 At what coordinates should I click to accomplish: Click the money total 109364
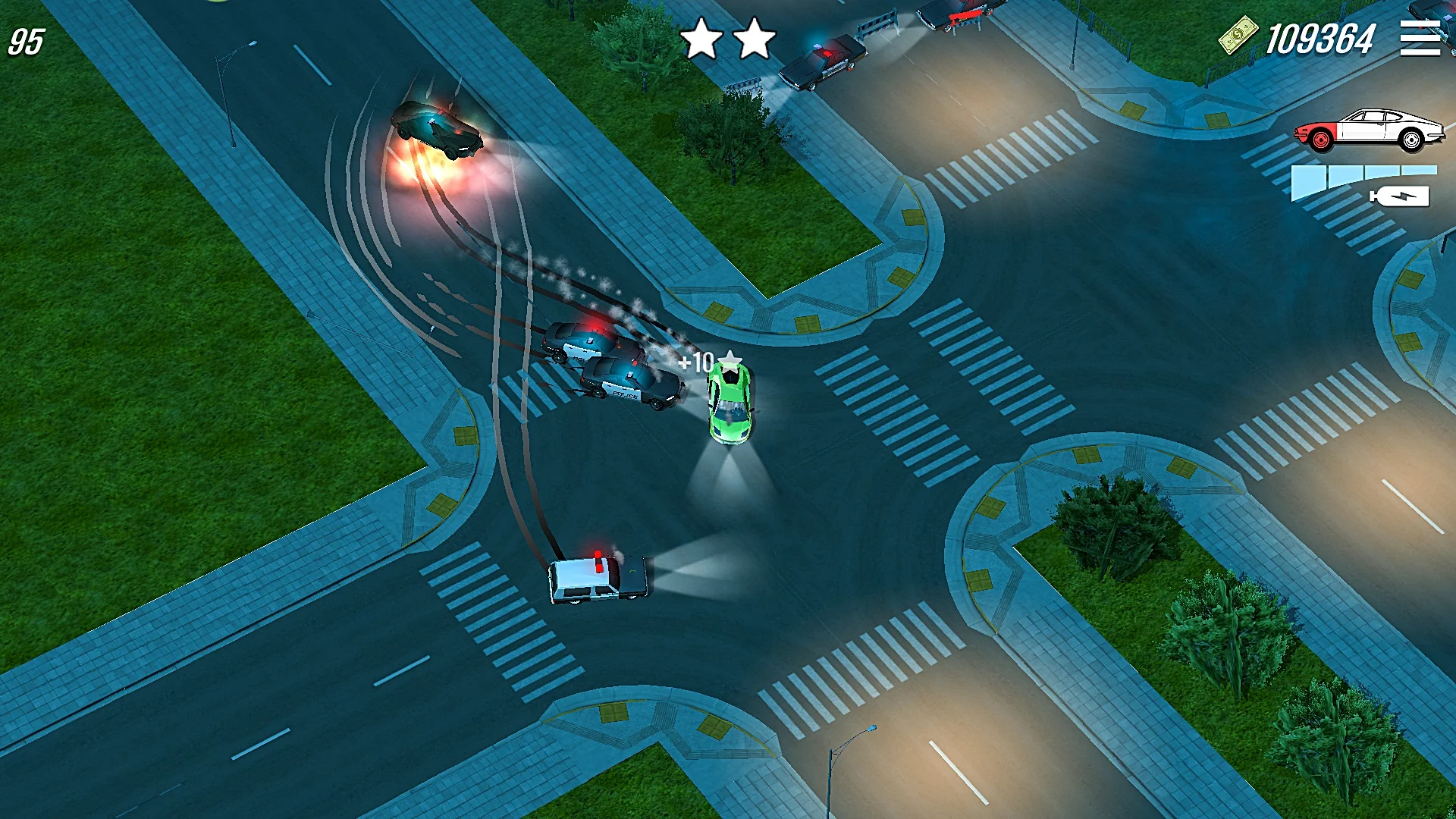pyautogui.click(x=1323, y=36)
